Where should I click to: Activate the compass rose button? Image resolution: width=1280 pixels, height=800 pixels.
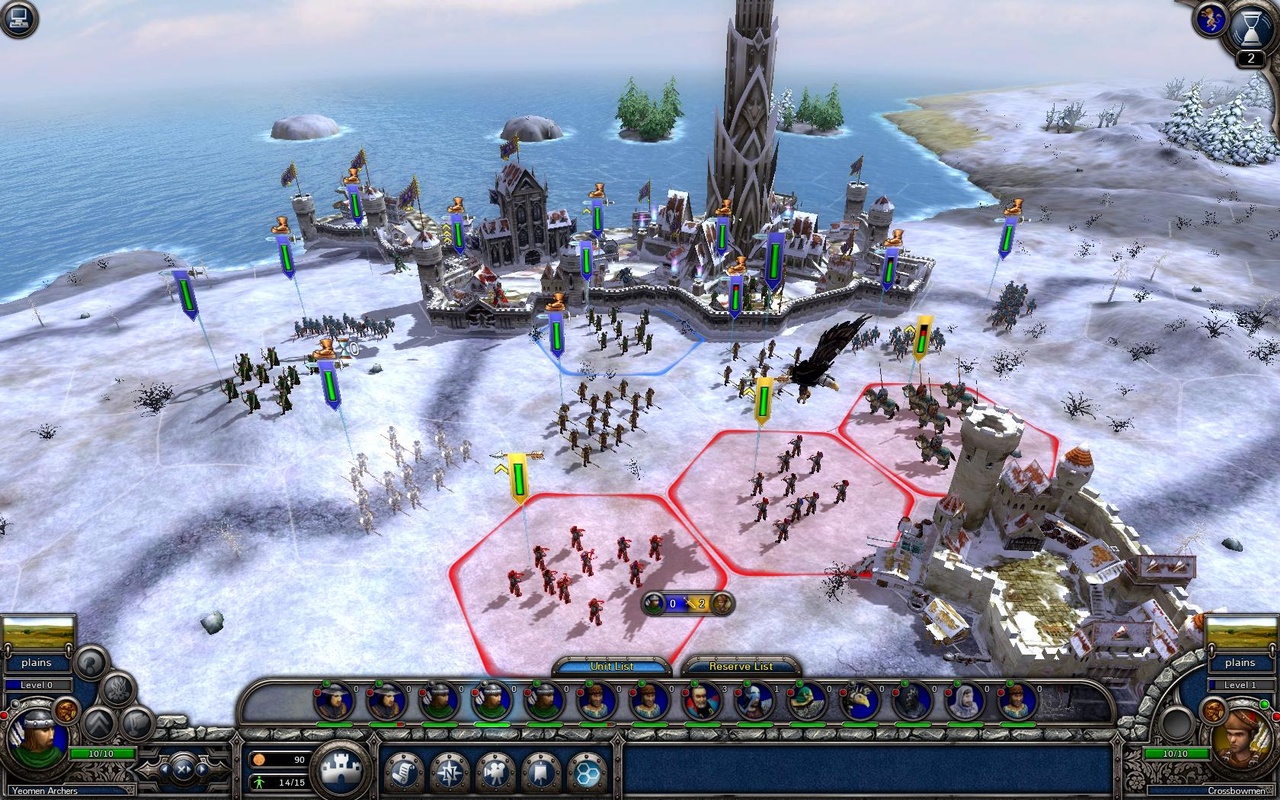(449, 771)
